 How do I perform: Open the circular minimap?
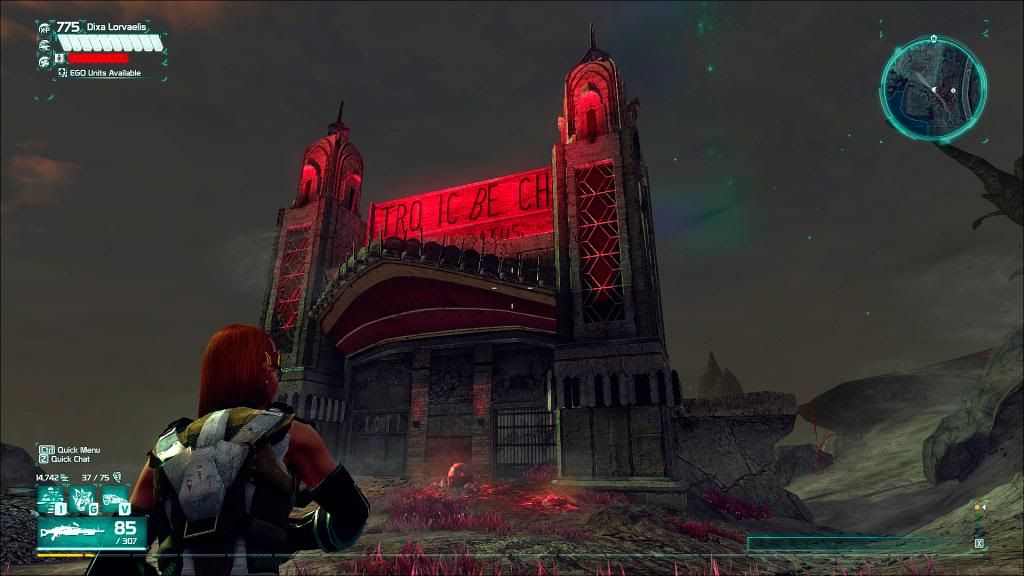(933, 88)
